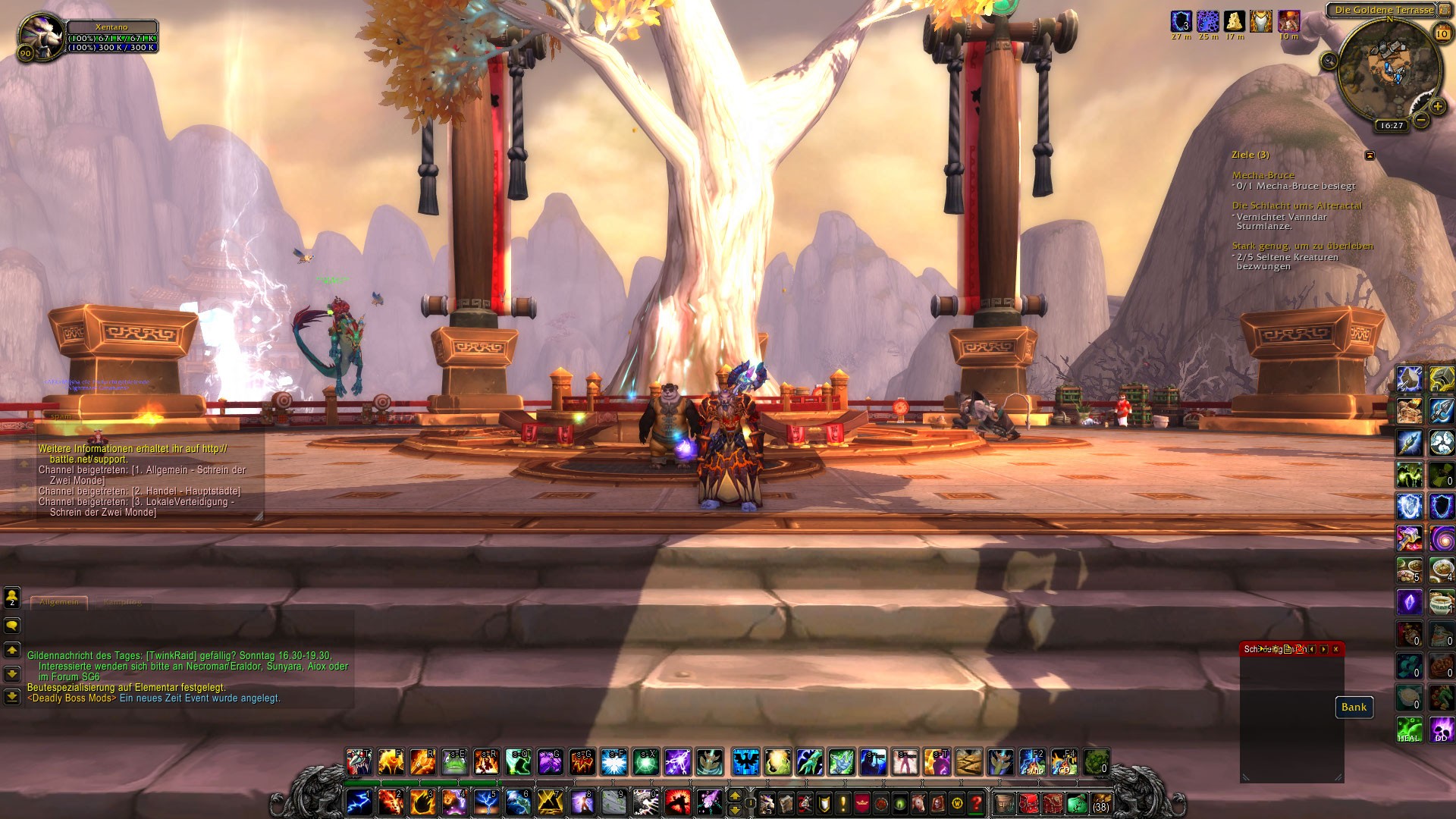This screenshot has height=819, width=1456.
Task: Open the red question mark help button
Action: point(977,802)
